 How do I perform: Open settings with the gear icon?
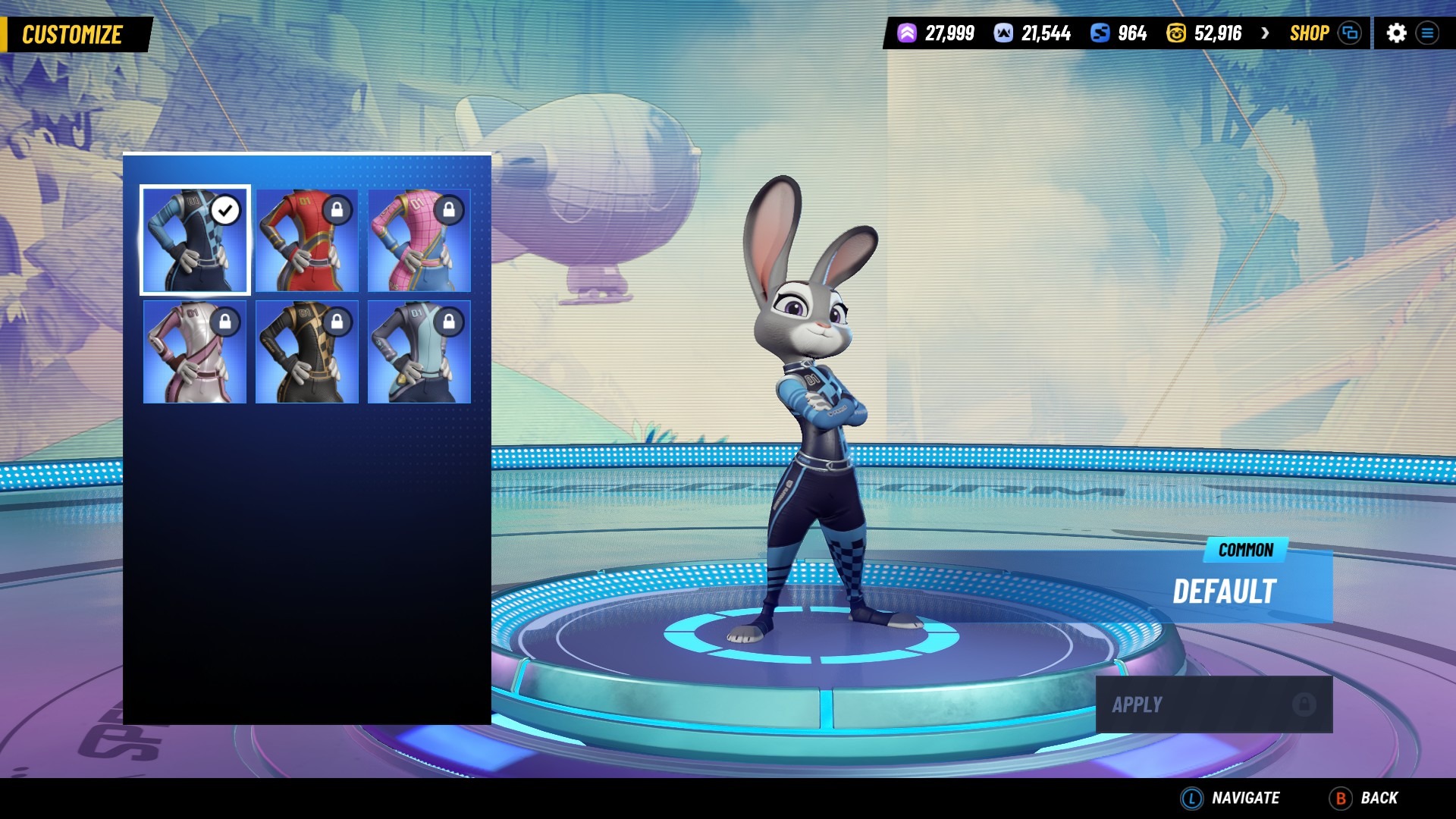(1396, 33)
